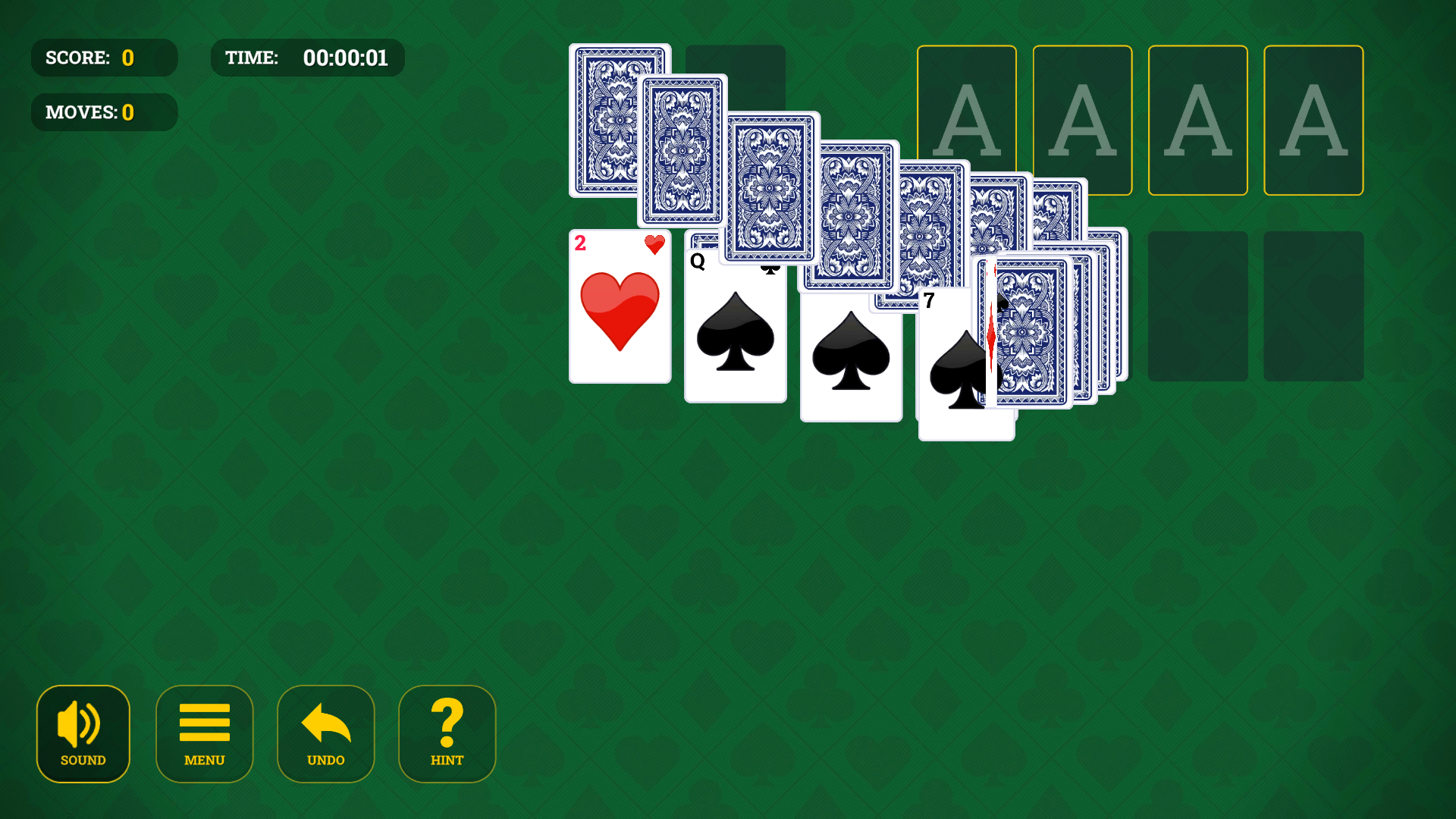The image size is (1456, 819).
Task: Click the Undo arrow icon
Action: [x=325, y=724]
